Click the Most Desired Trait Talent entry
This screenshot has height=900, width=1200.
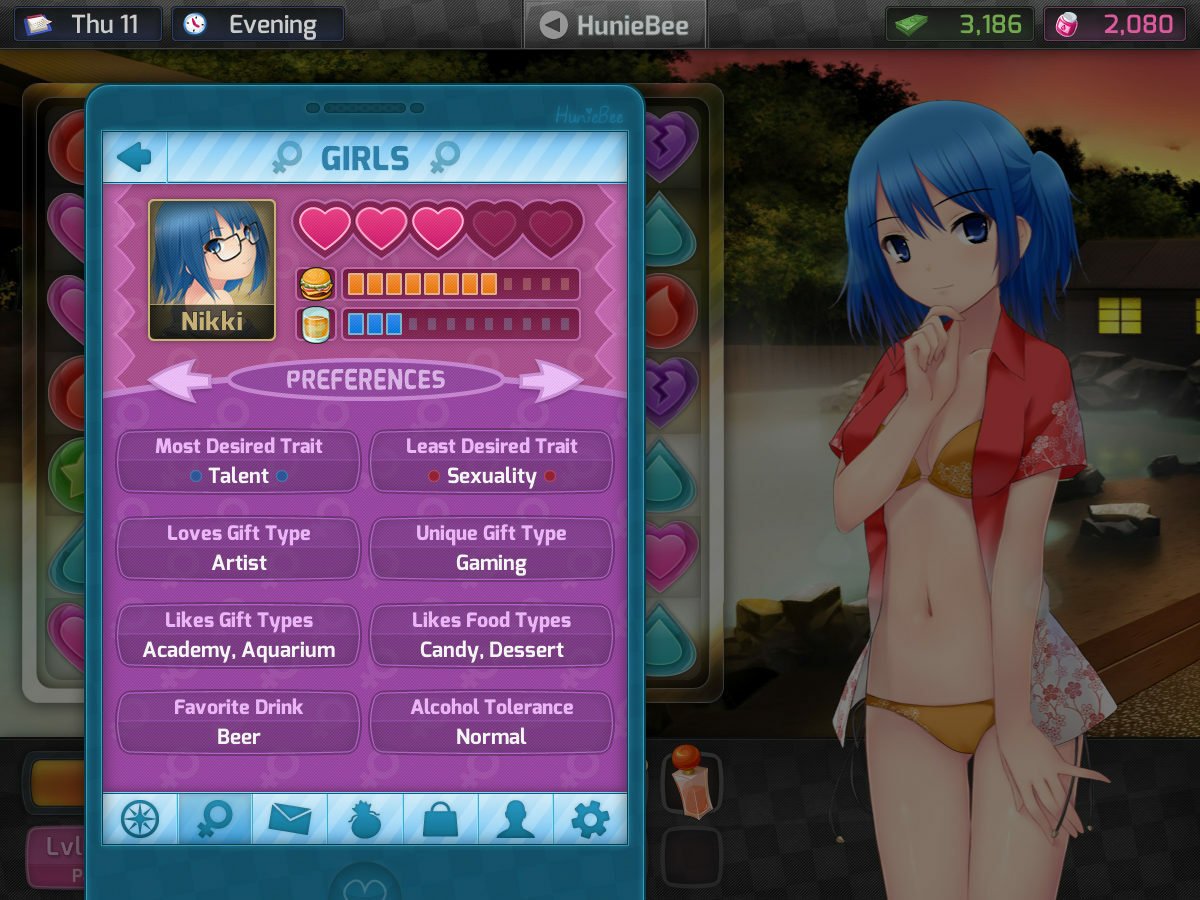pyautogui.click(x=238, y=461)
